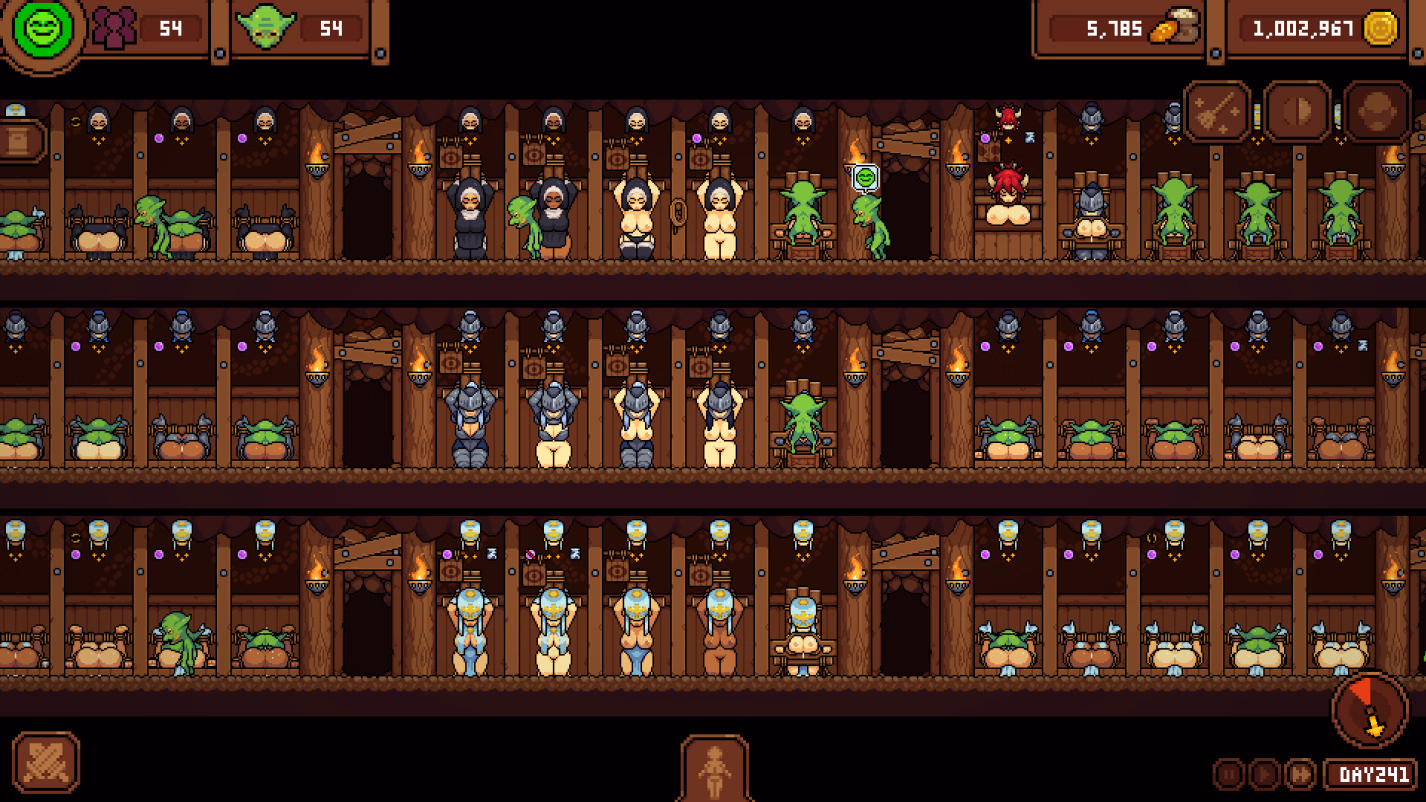This screenshot has width=1426, height=802.
Task: Select the magic broom cleaning icon
Action: (1215, 112)
